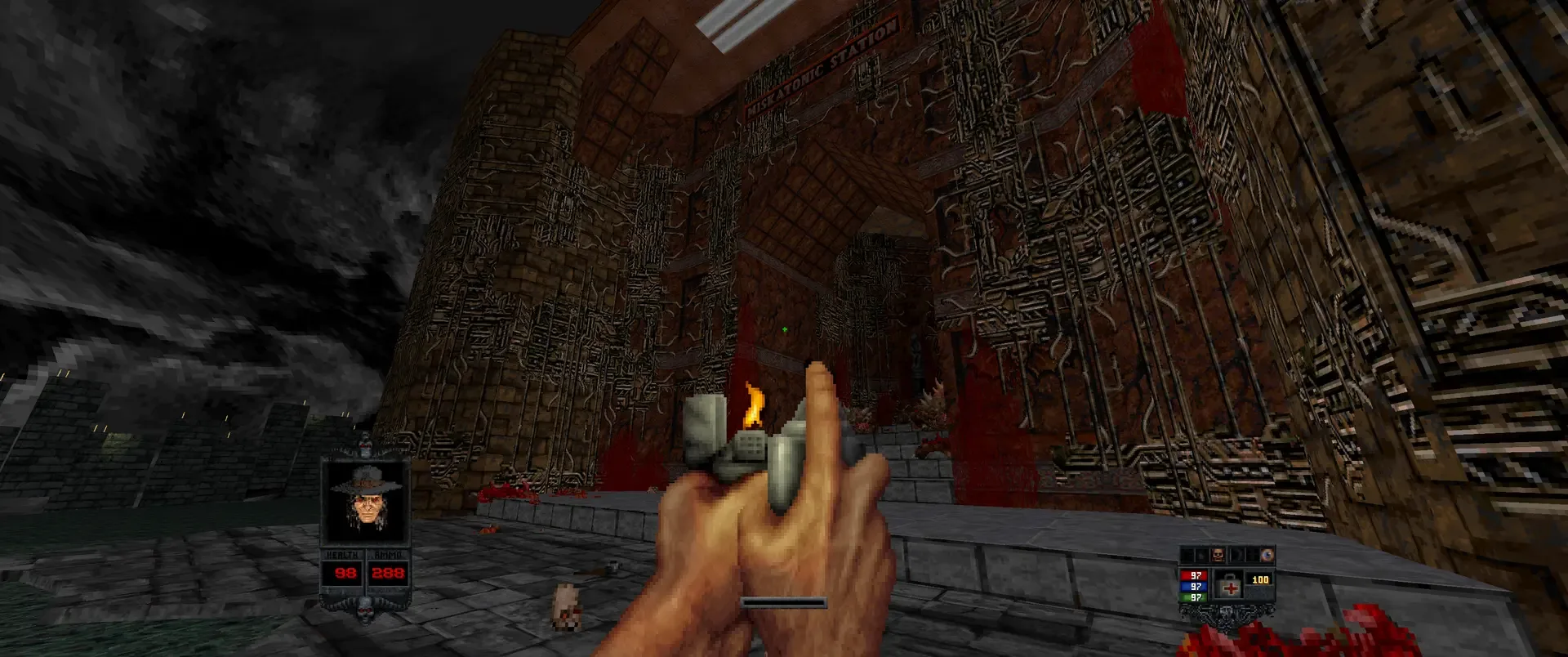Click the HEALTH counter showing 98
Viewport: 1568px width, 657px height.
coord(345,572)
